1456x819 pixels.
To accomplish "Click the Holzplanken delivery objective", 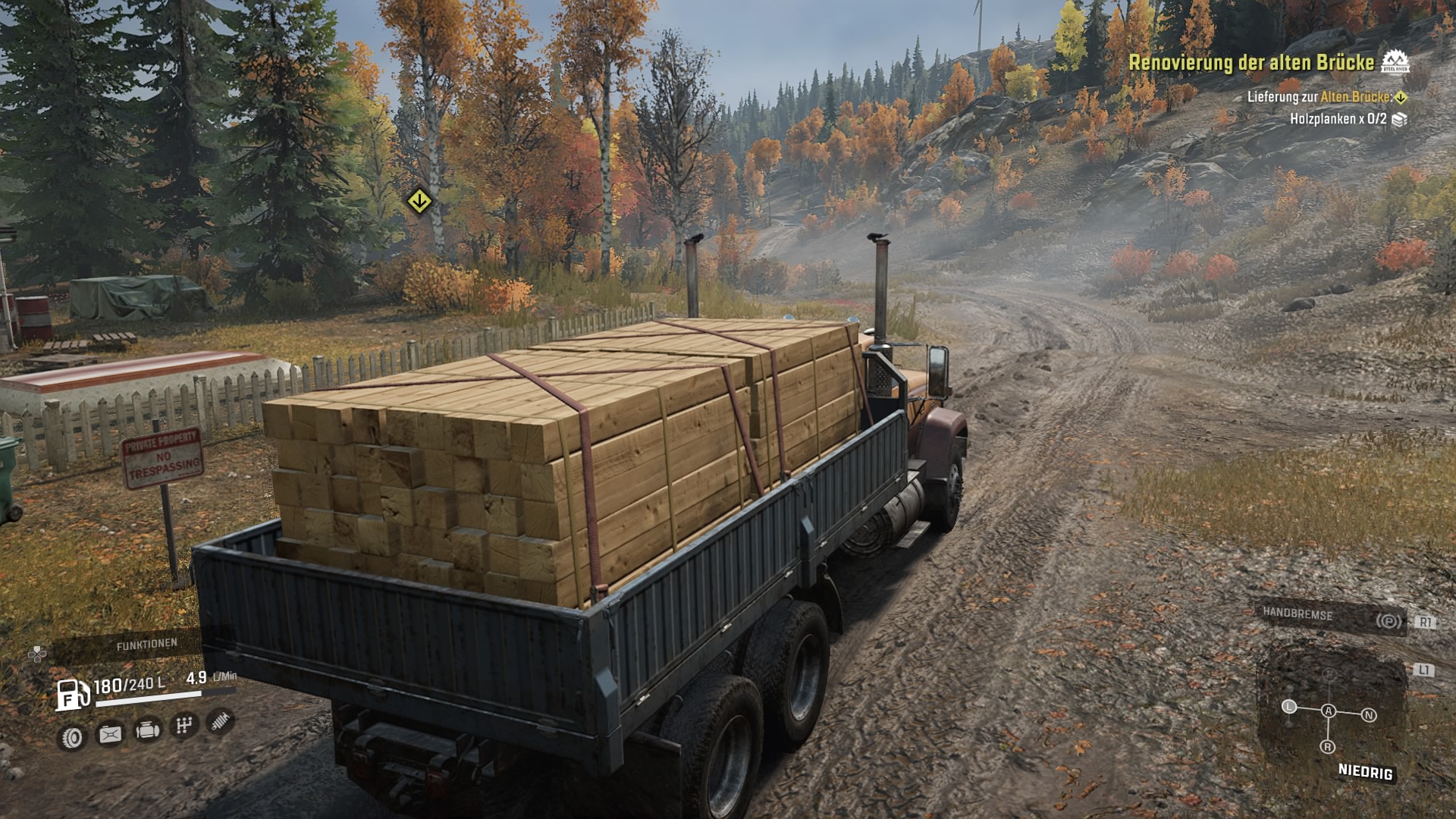I will pyautogui.click(x=1338, y=119).
